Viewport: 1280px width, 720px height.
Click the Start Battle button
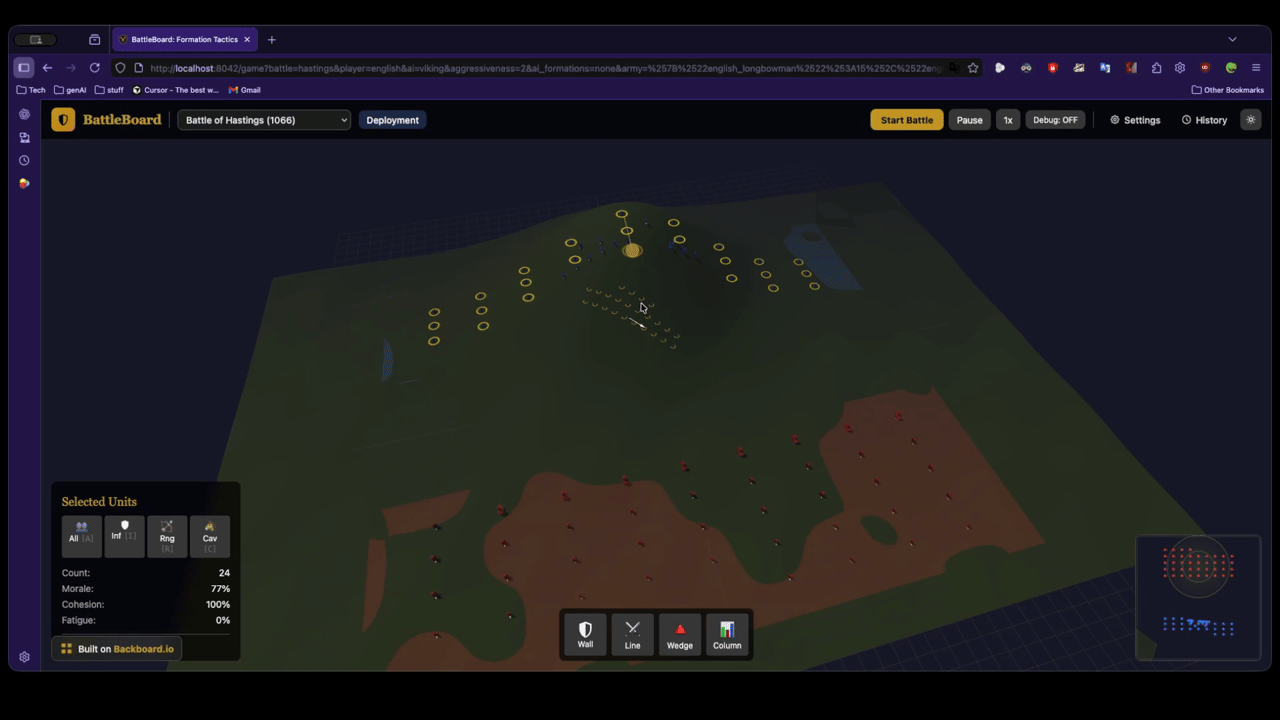(906, 119)
